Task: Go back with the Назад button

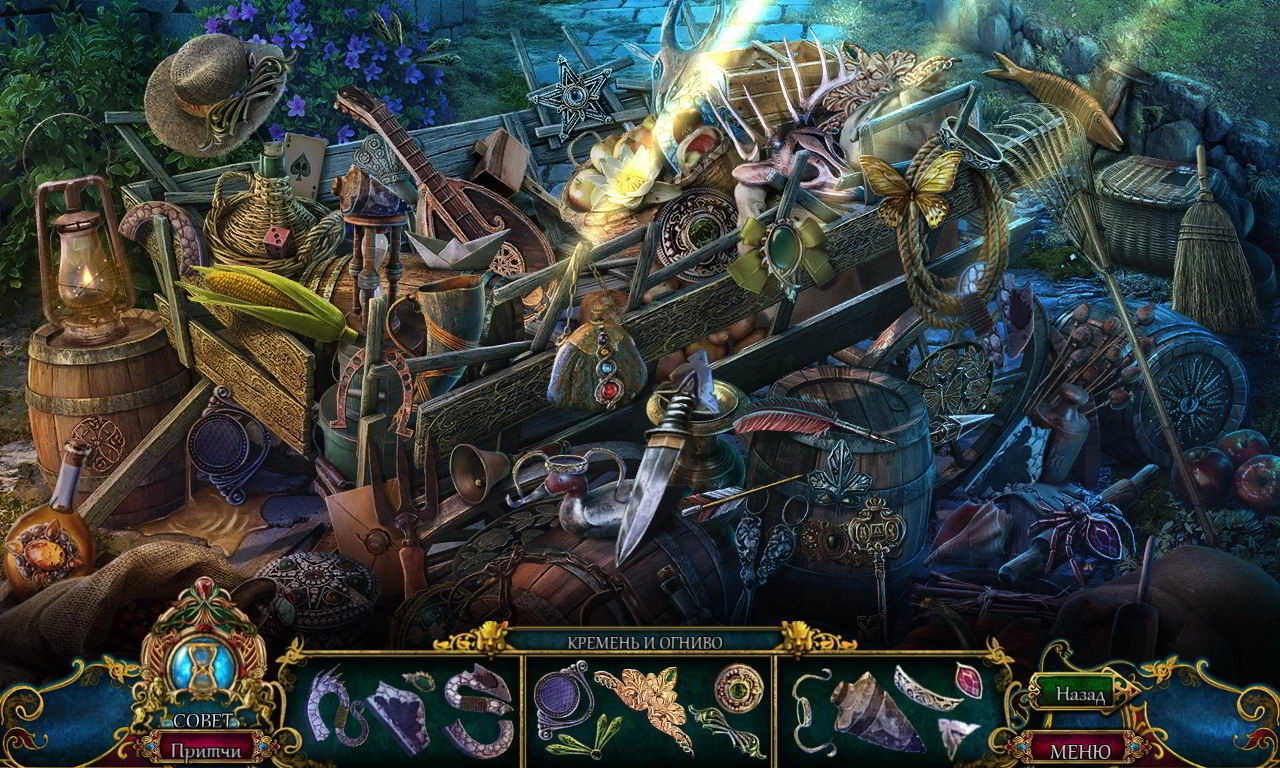Action: pos(1078,694)
